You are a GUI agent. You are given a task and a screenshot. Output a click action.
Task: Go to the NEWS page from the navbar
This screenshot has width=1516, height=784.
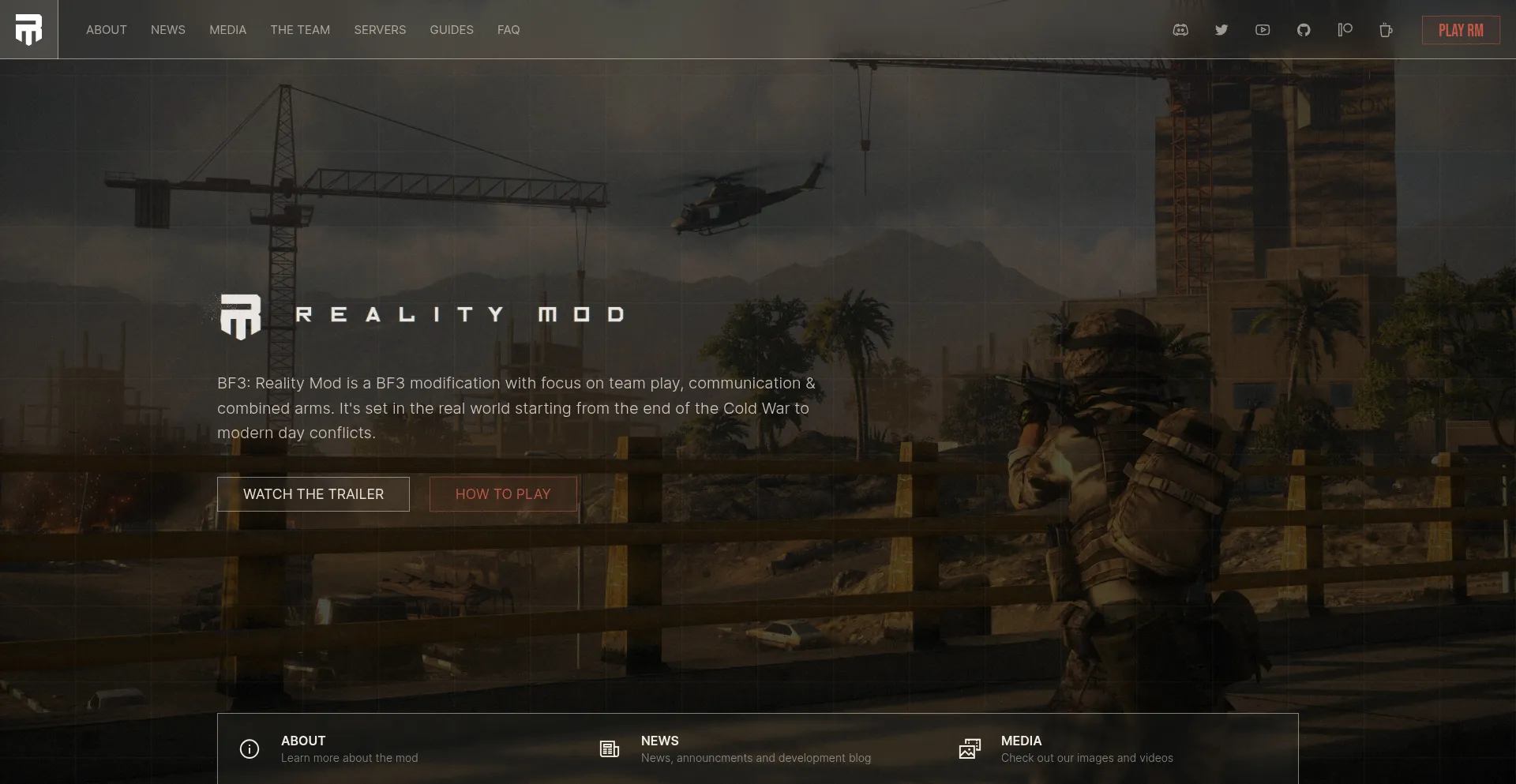point(168,30)
